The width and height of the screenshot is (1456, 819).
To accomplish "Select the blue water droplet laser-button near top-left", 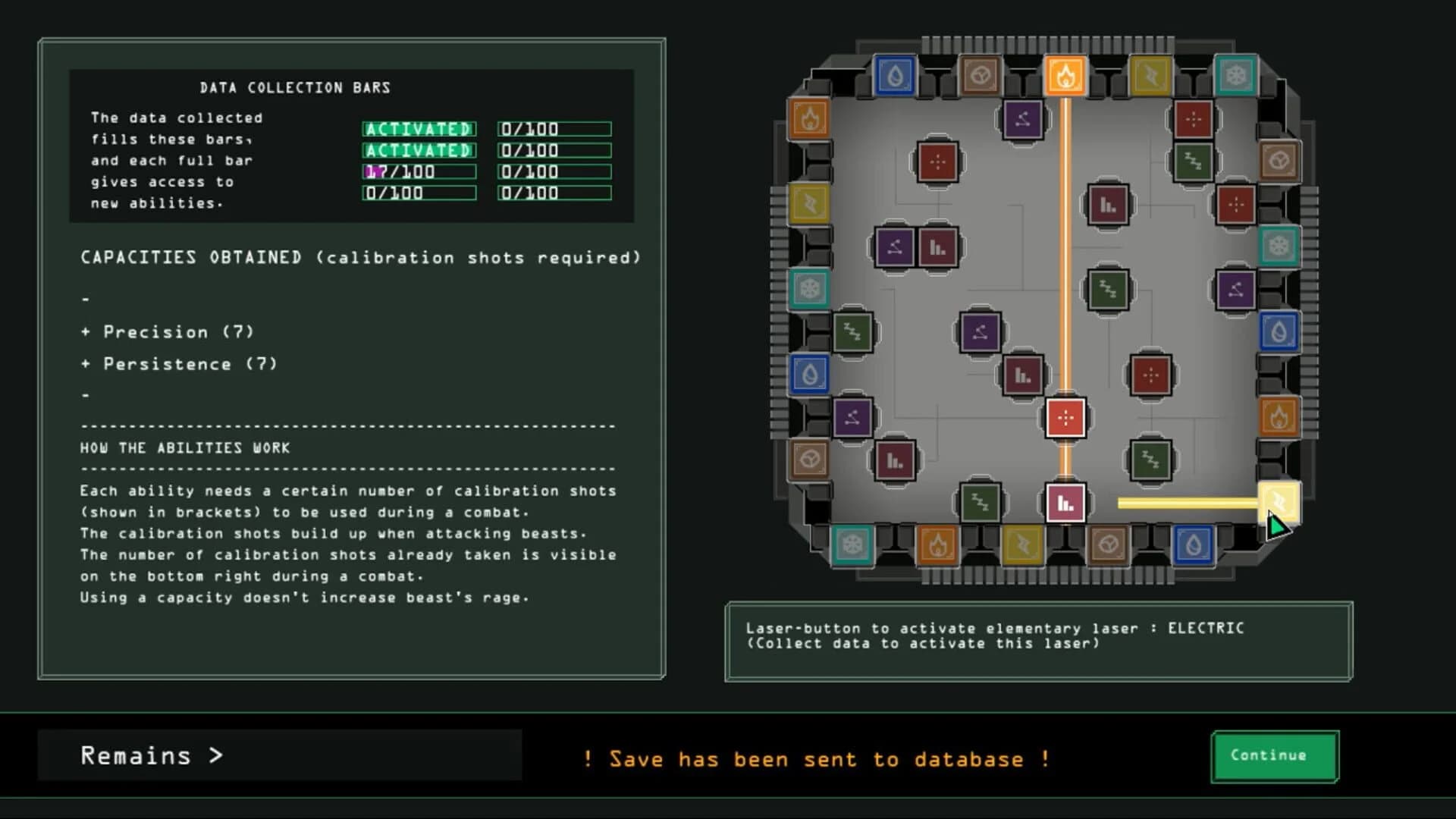I will coord(895,76).
